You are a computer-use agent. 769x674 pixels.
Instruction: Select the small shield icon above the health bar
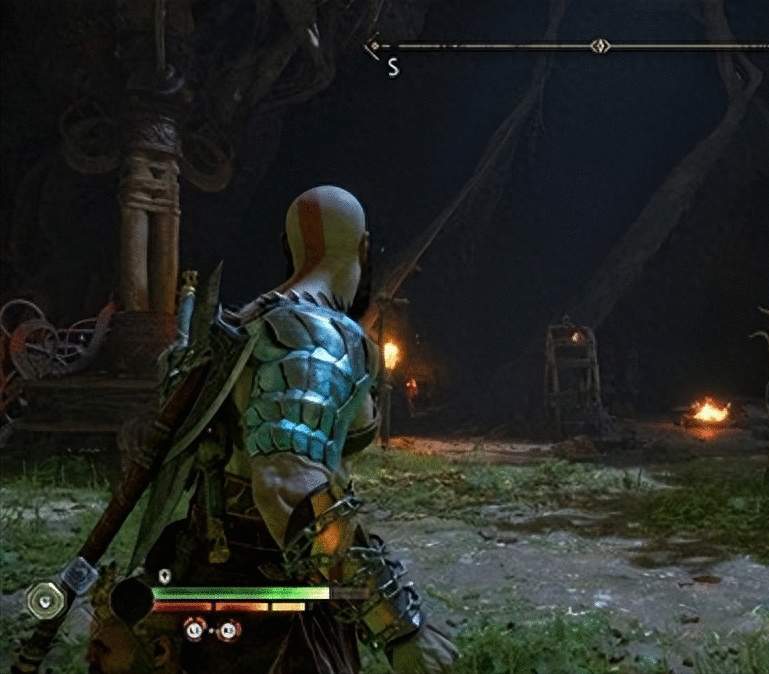pyautogui.click(x=165, y=576)
